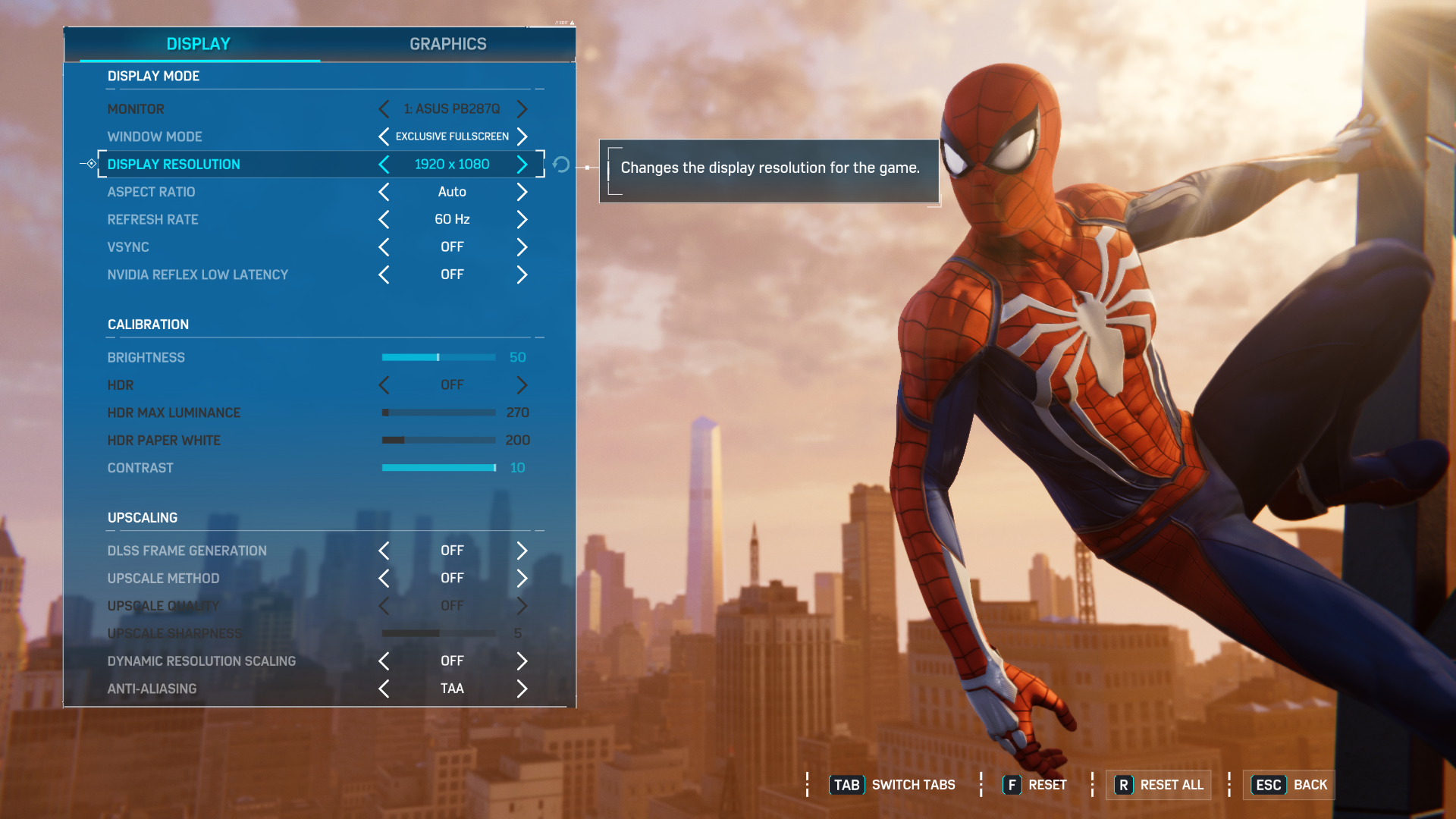Change Window Mode with its right arrow

(522, 136)
